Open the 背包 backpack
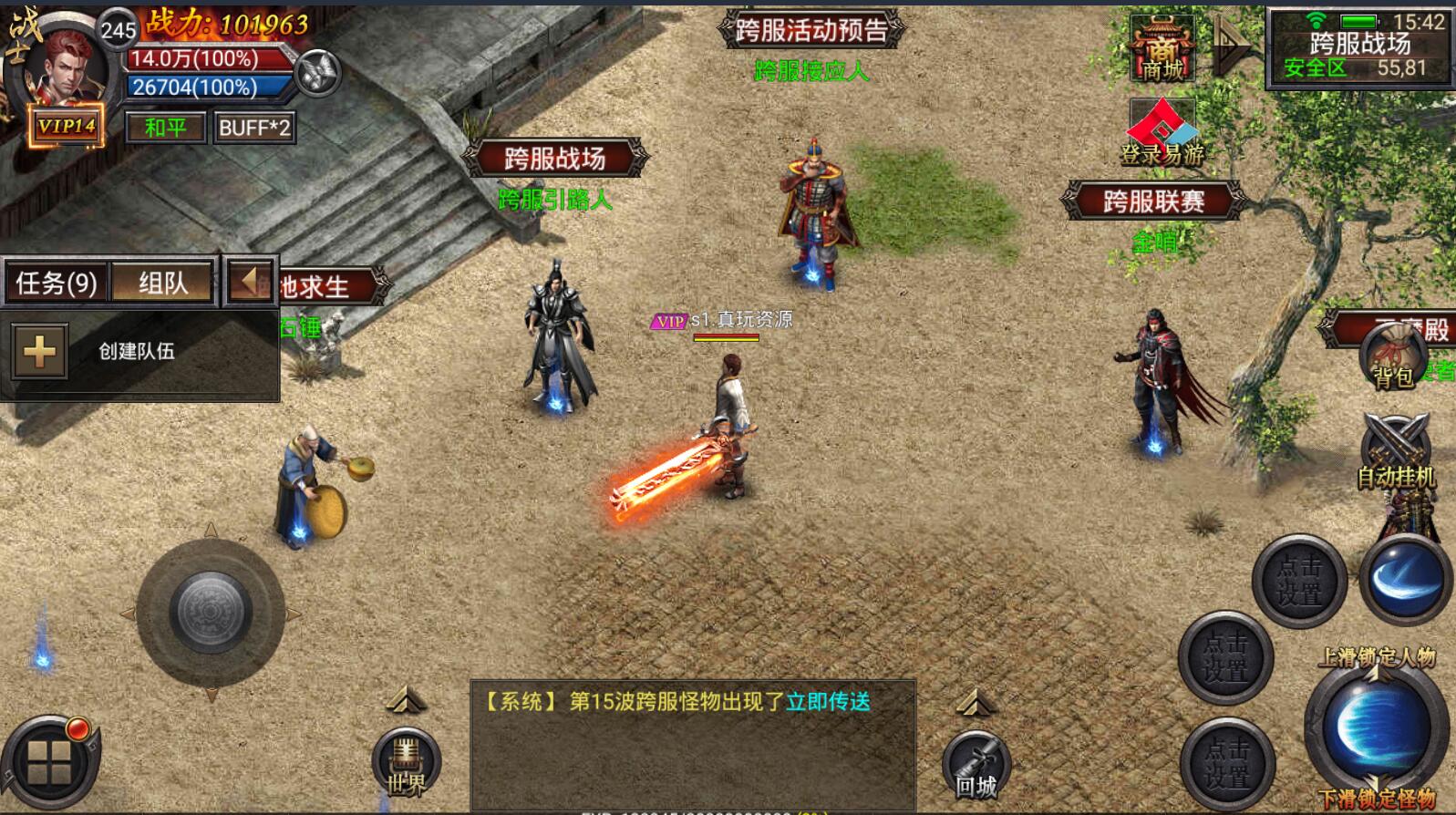 (x=1394, y=357)
